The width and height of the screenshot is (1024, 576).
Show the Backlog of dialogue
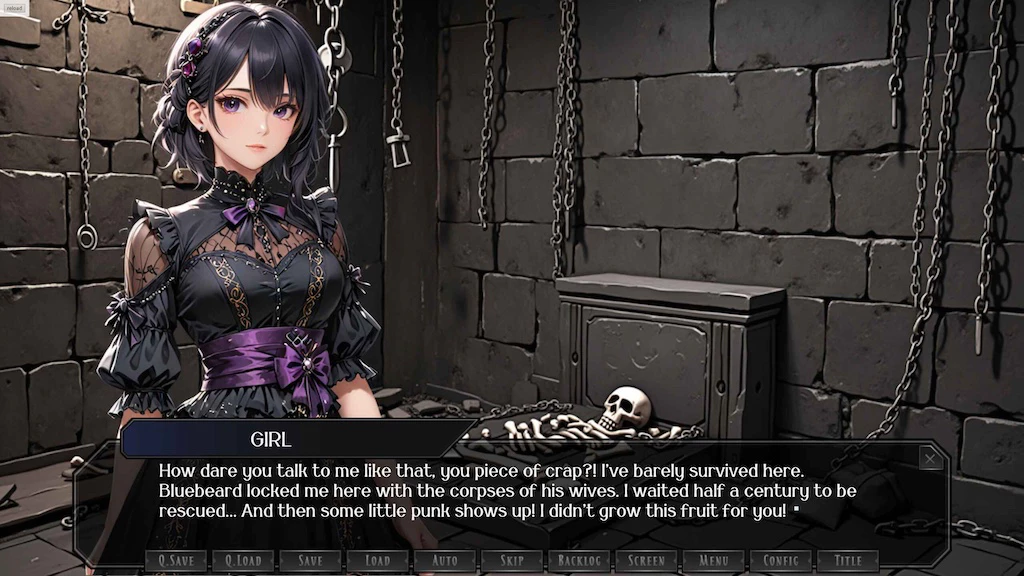click(579, 560)
